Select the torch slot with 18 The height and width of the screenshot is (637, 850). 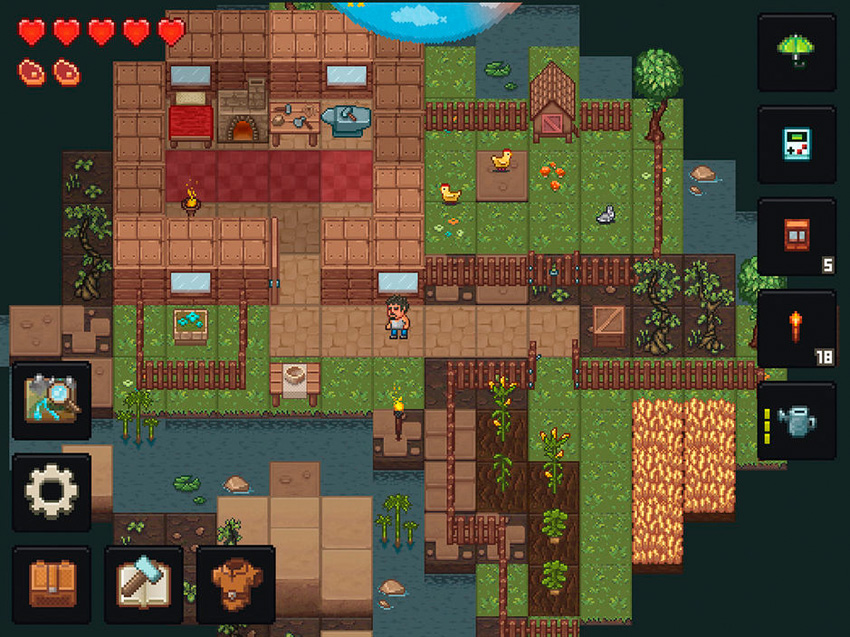click(x=796, y=329)
